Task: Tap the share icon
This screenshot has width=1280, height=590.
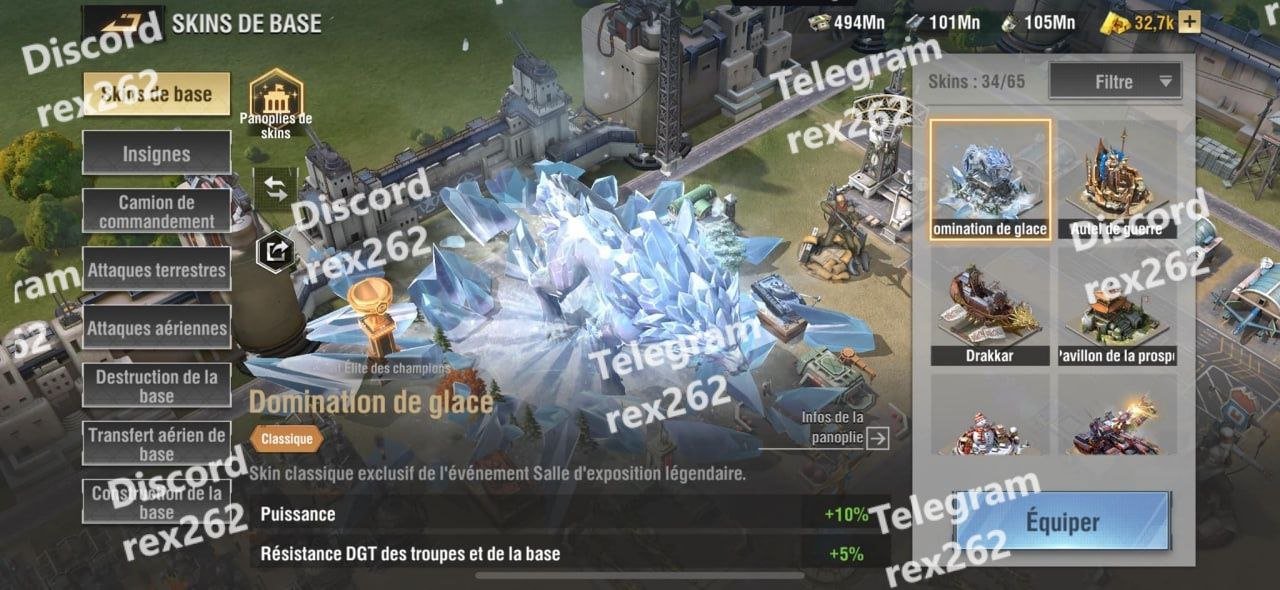Action: pyautogui.click(x=275, y=252)
